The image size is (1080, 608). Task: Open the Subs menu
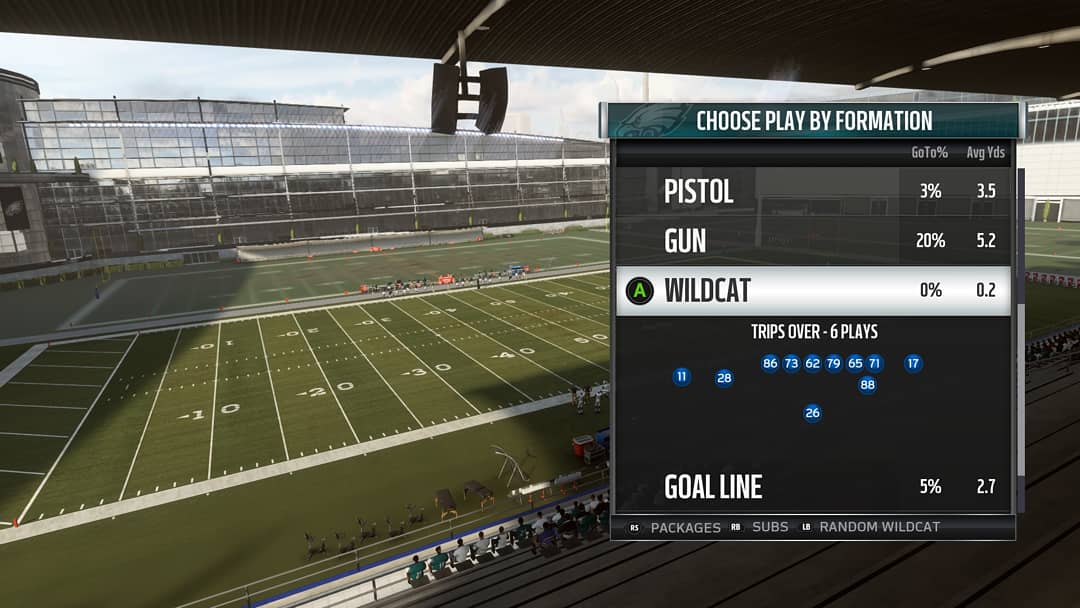click(769, 527)
